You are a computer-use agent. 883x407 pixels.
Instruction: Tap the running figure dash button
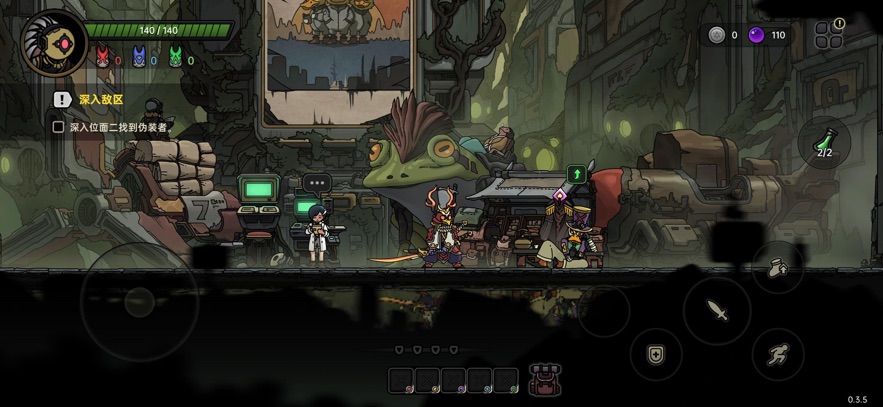click(778, 353)
